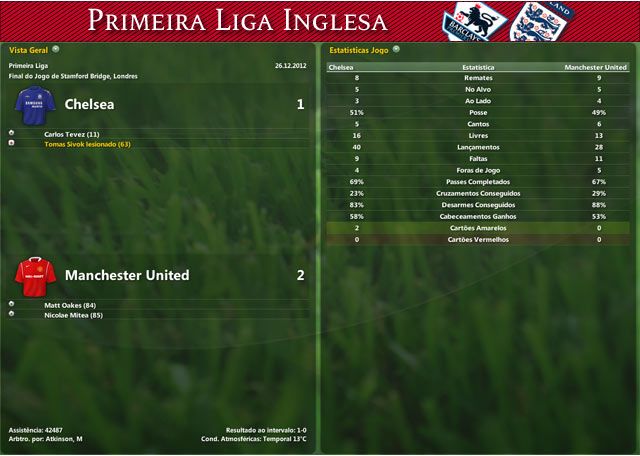The height and width of the screenshot is (456, 640).
Task: Open Matt Oakes's goal entry
Action: [x=70, y=304]
